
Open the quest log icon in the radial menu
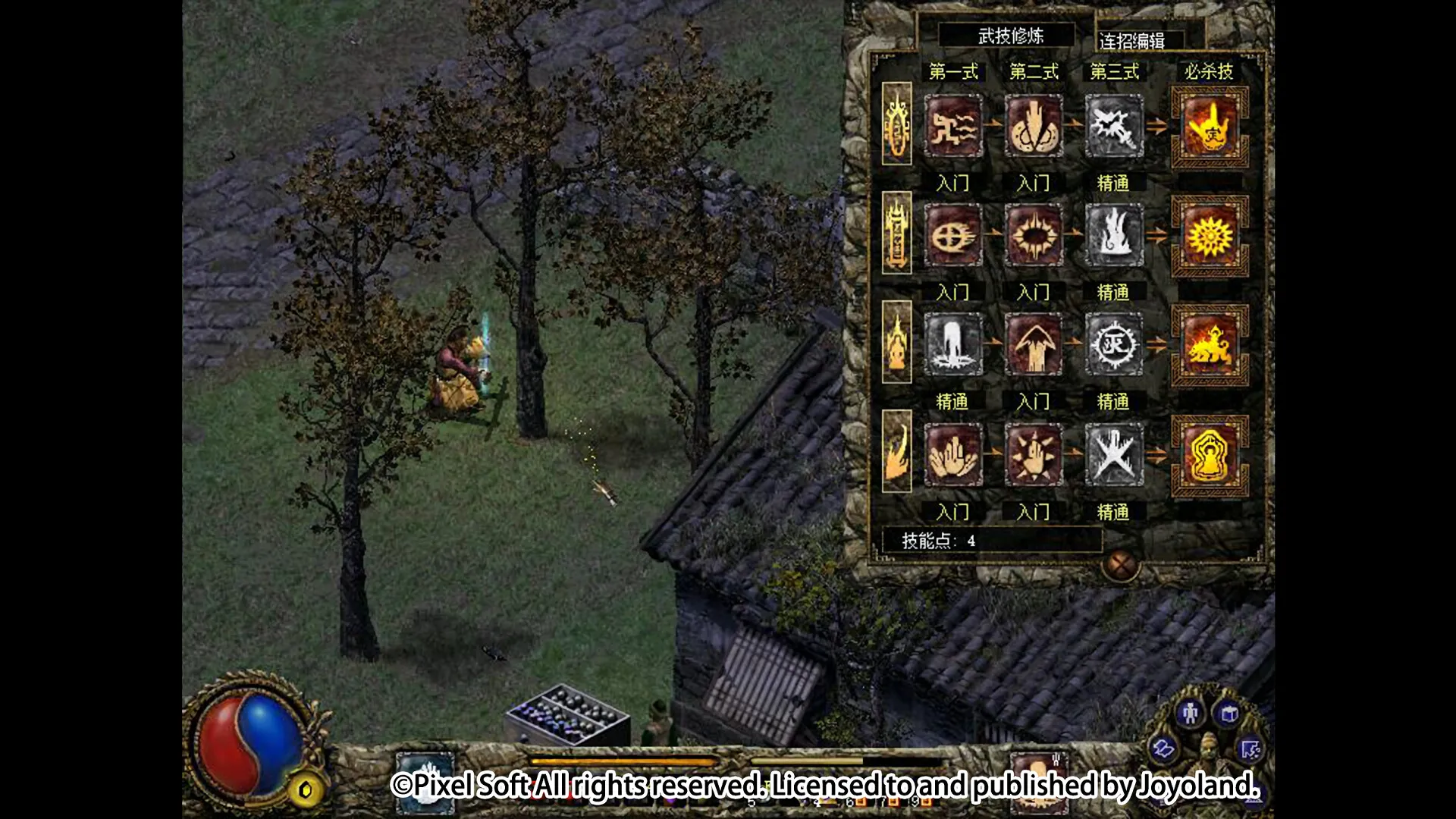point(1251,750)
